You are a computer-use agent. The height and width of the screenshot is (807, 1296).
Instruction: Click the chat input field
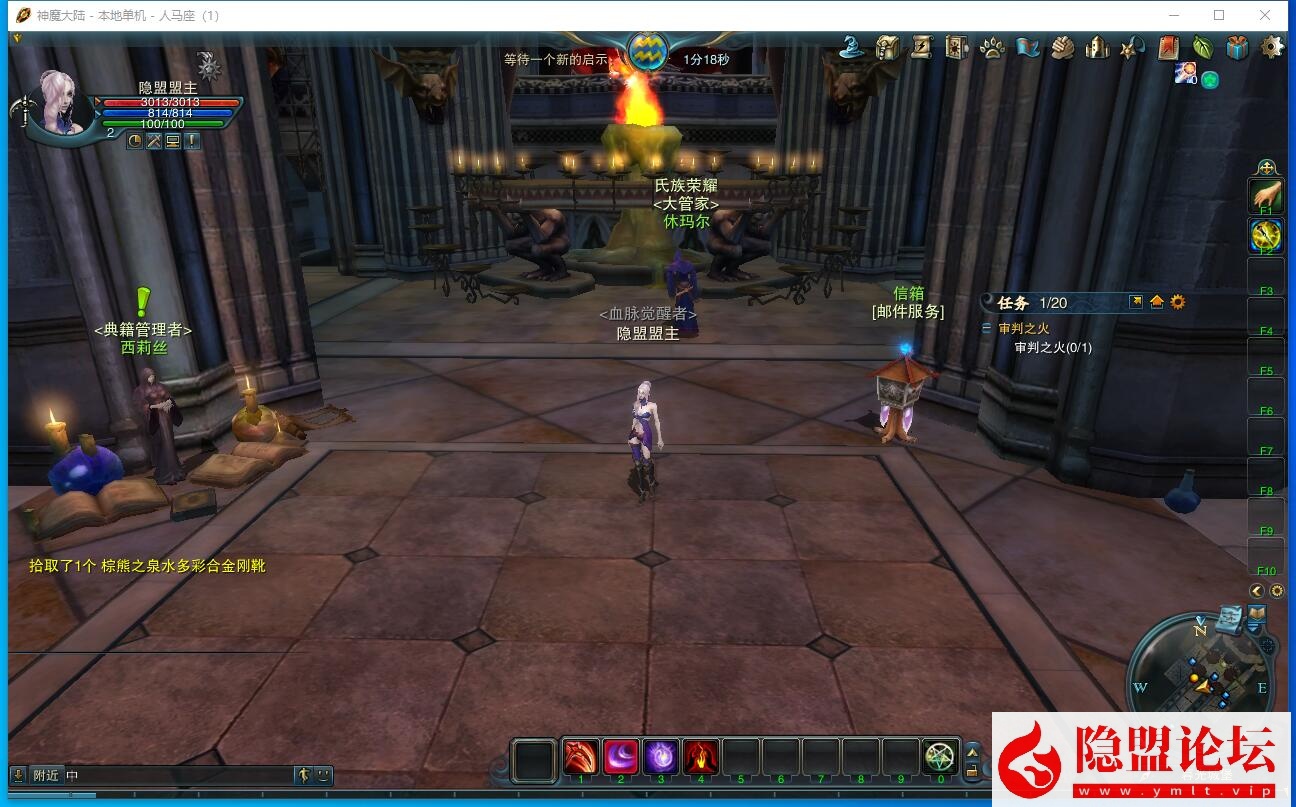coord(180,775)
